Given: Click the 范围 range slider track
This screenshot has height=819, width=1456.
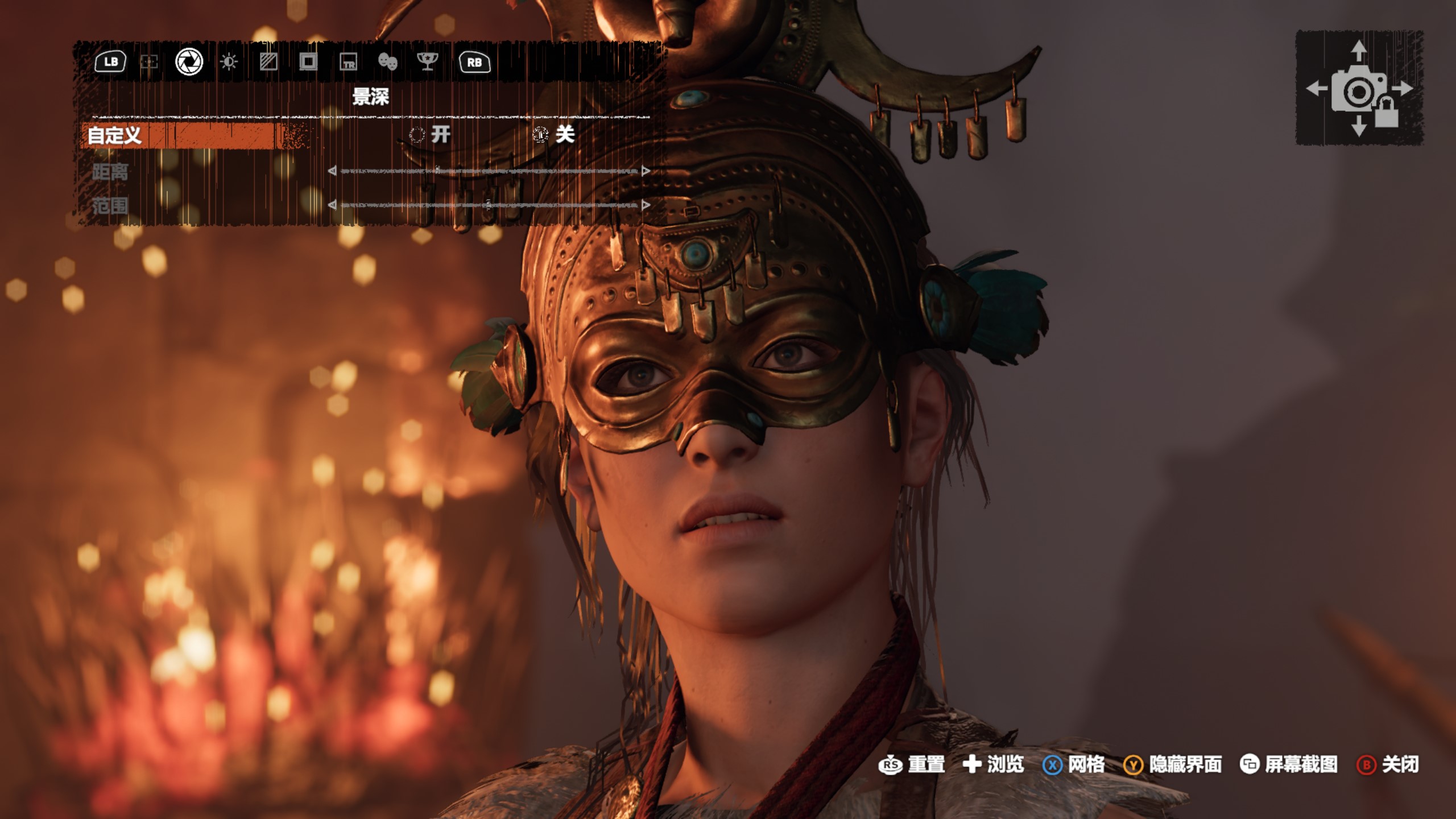Looking at the screenshot, I should coord(489,205).
